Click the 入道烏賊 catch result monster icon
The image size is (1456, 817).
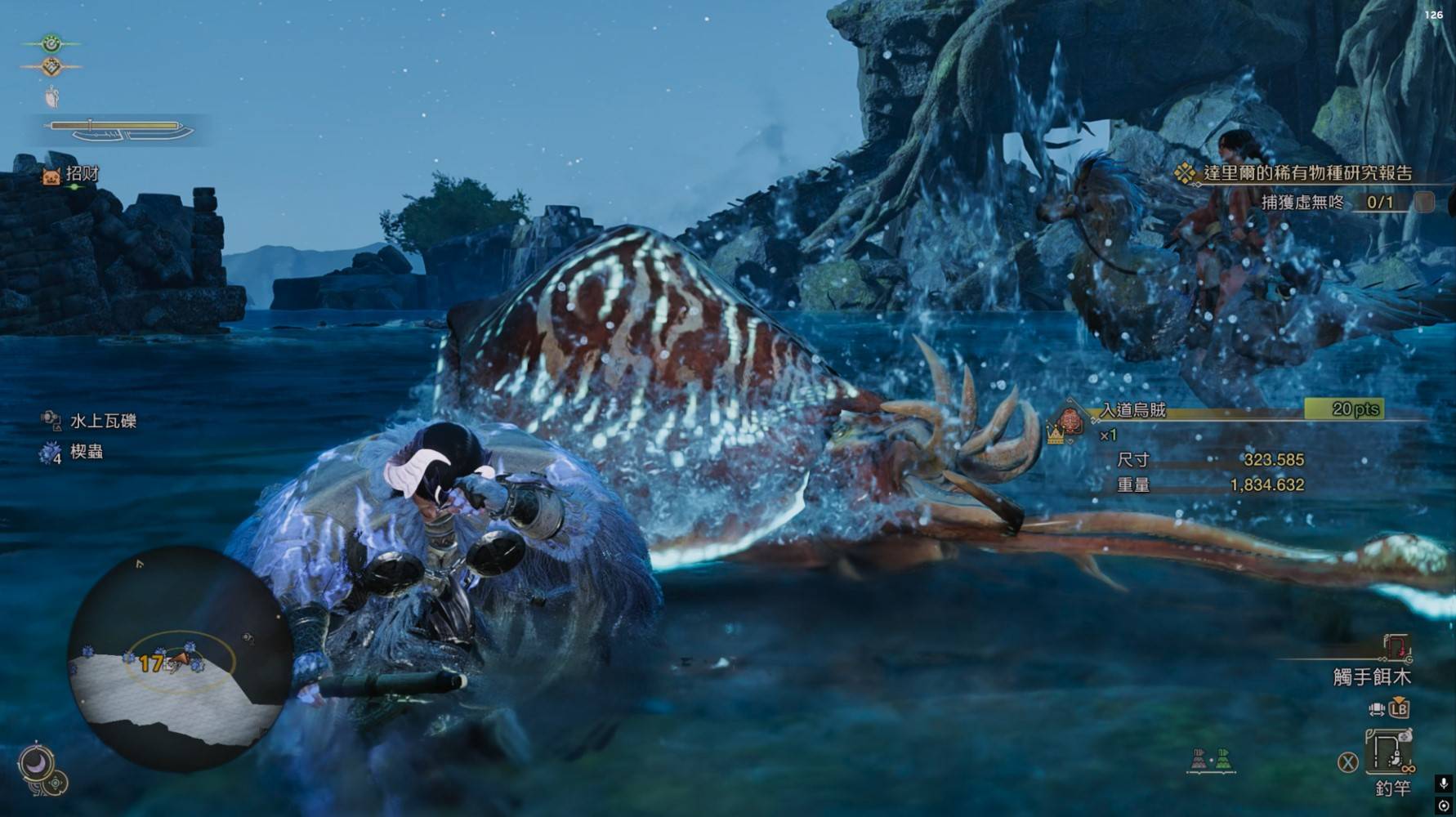click(1070, 422)
